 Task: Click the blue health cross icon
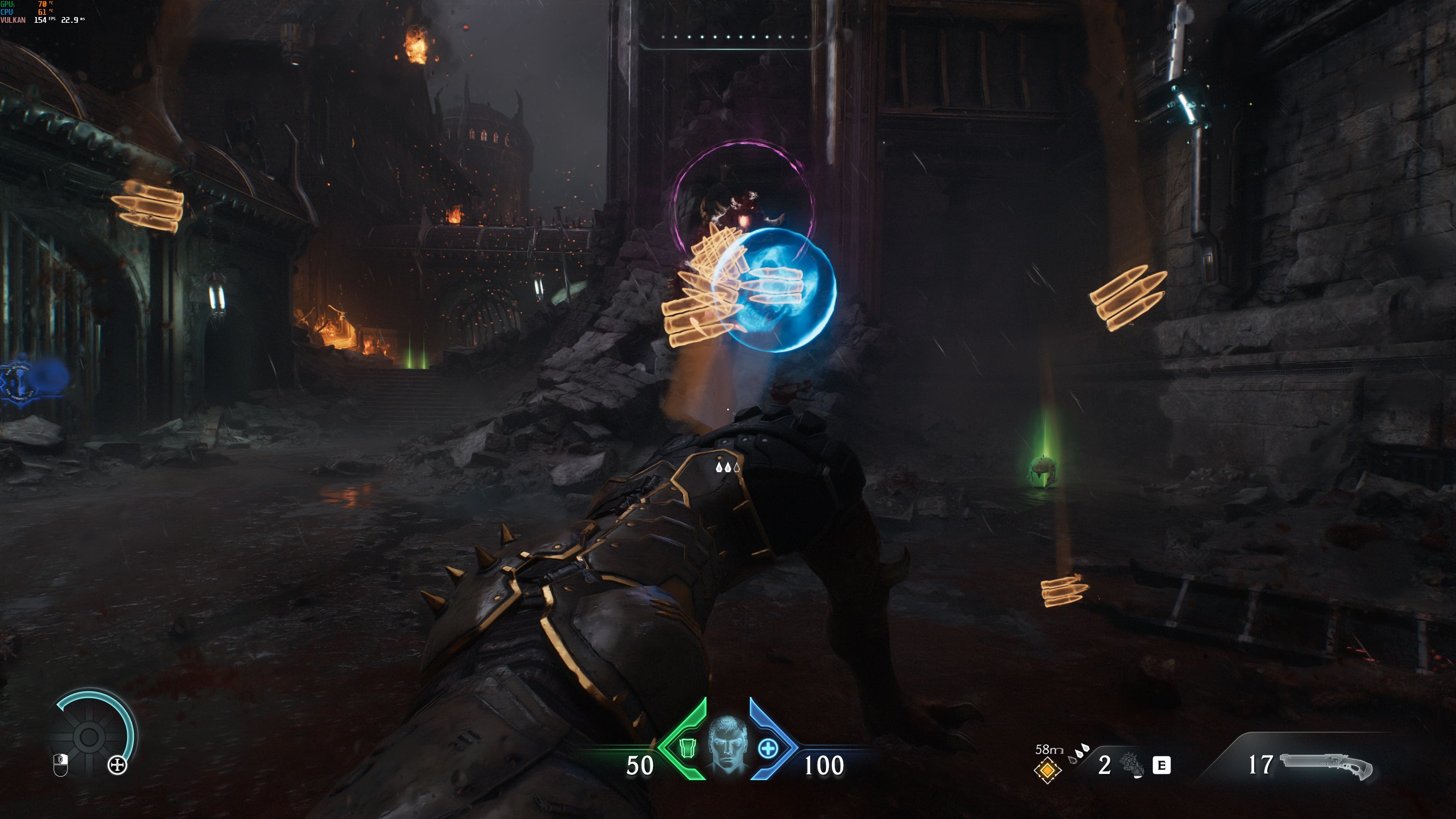coord(767,748)
